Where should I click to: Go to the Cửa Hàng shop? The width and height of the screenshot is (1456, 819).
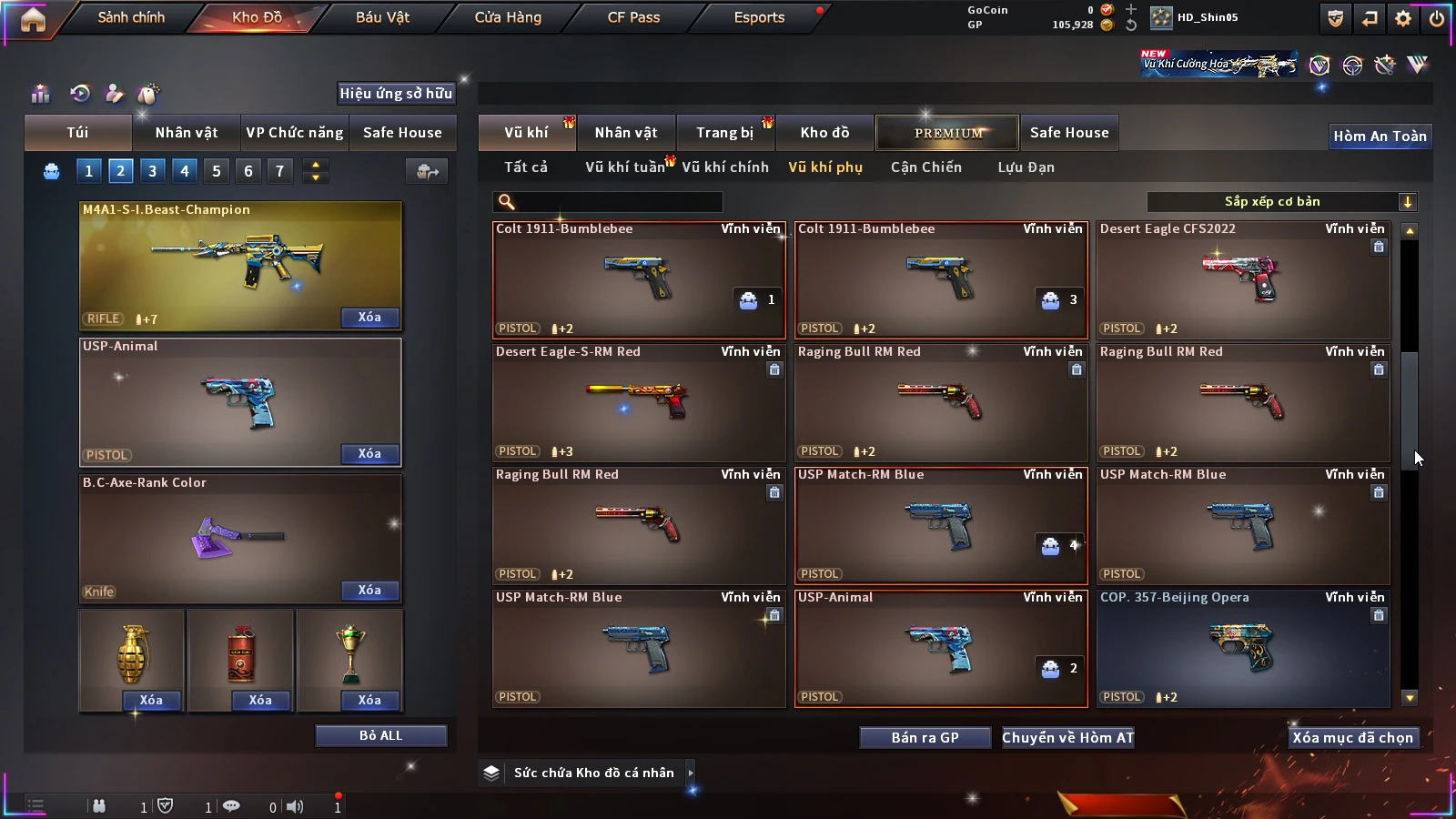pyautogui.click(x=508, y=17)
